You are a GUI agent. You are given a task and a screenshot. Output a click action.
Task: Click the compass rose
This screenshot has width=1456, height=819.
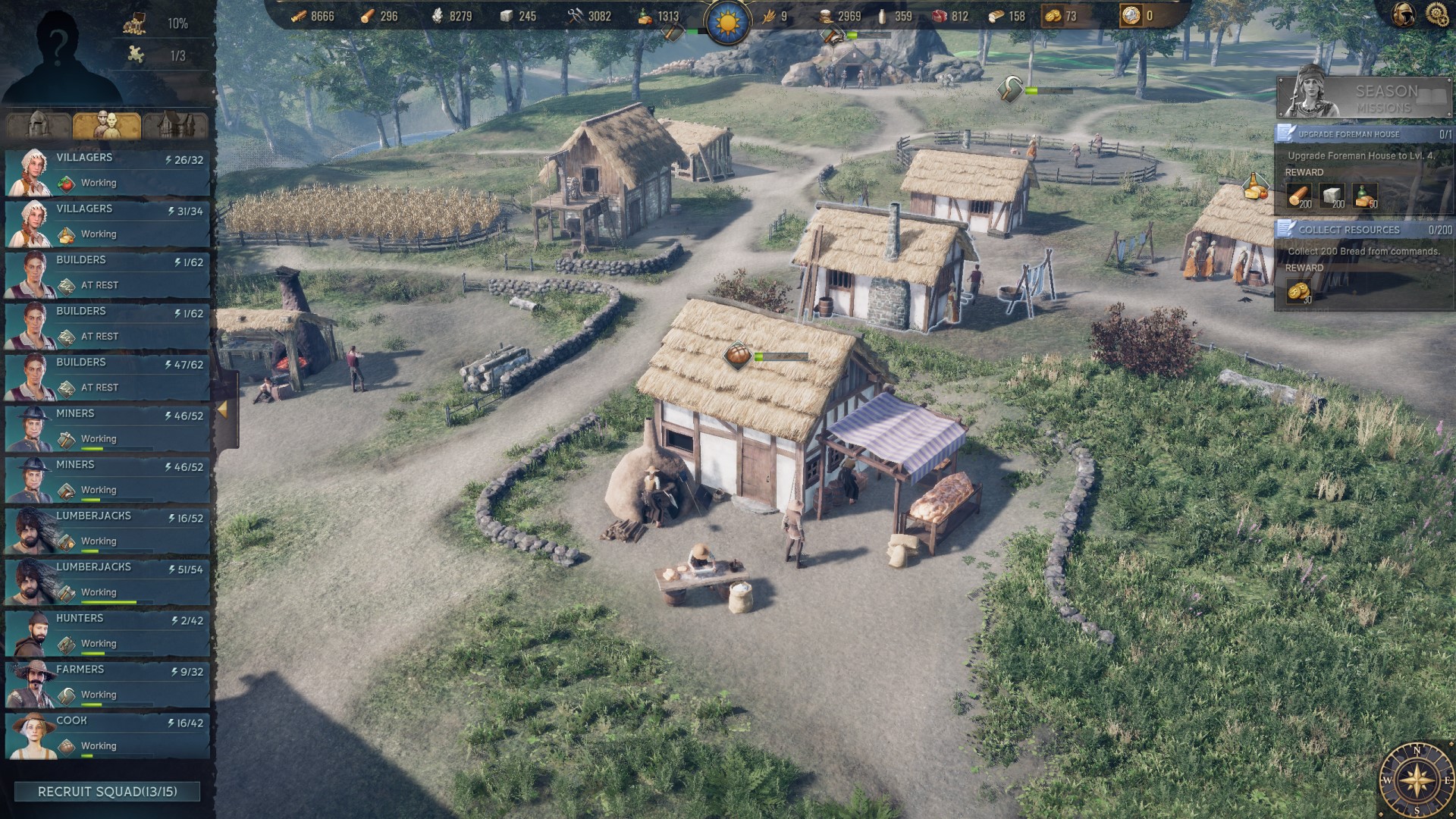(1417, 780)
